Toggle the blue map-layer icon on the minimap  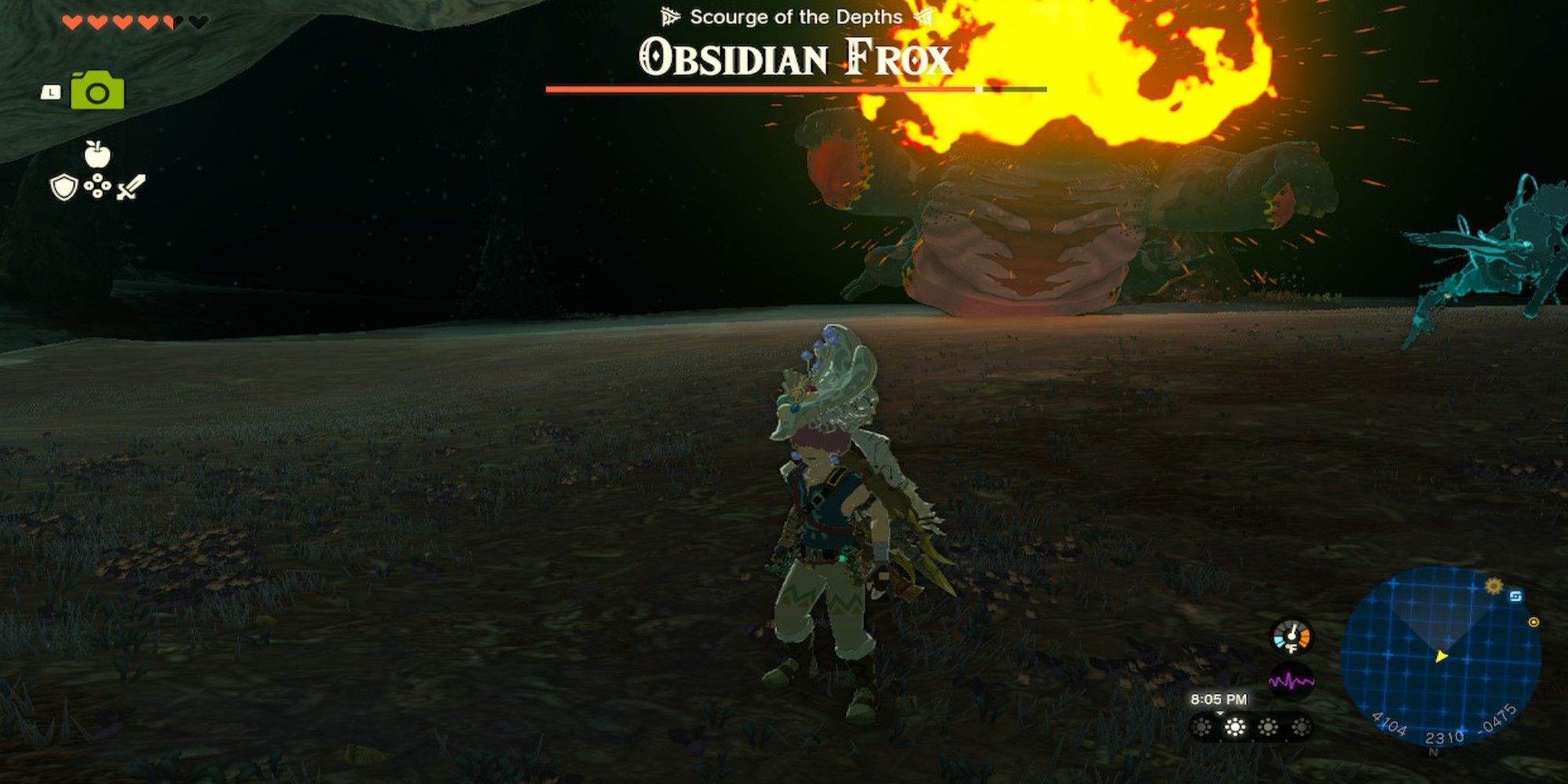pyautogui.click(x=1516, y=597)
